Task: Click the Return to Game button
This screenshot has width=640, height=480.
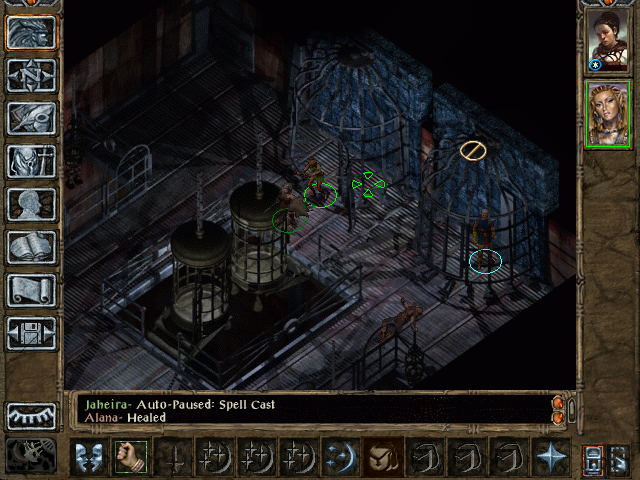Action: pos(31,32)
